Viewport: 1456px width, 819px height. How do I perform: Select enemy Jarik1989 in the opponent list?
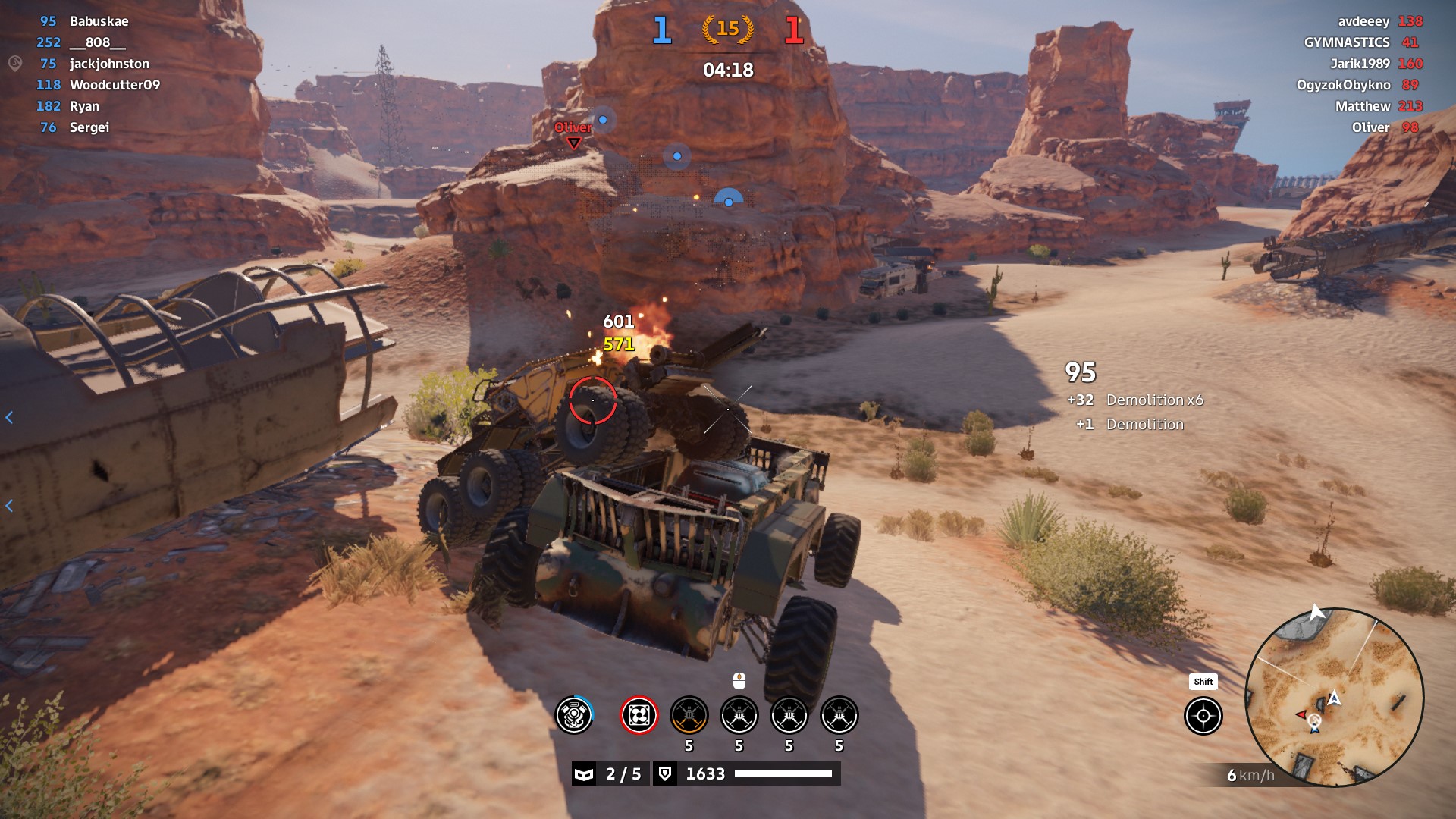click(x=1359, y=64)
